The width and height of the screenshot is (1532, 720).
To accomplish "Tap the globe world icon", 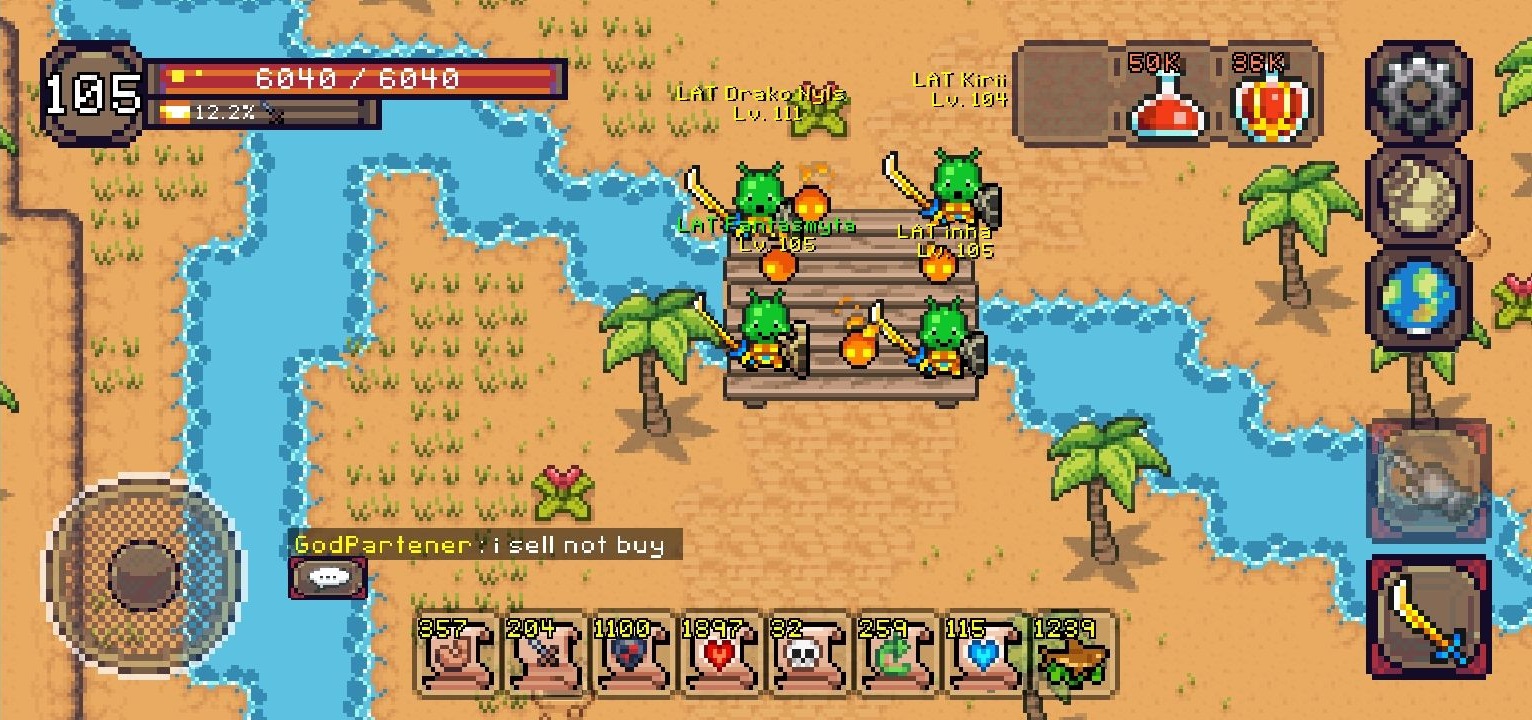I will [x=1418, y=298].
